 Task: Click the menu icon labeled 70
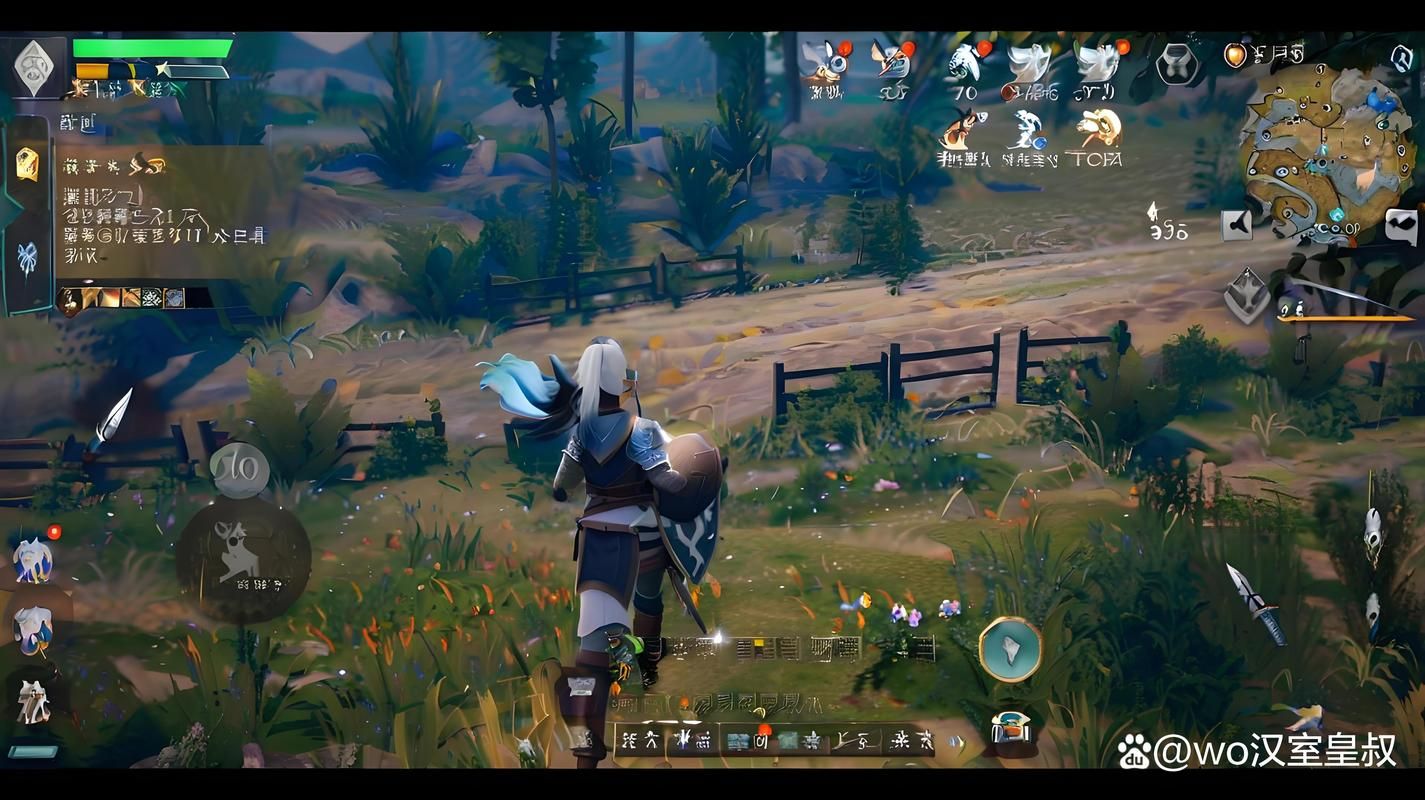964,69
